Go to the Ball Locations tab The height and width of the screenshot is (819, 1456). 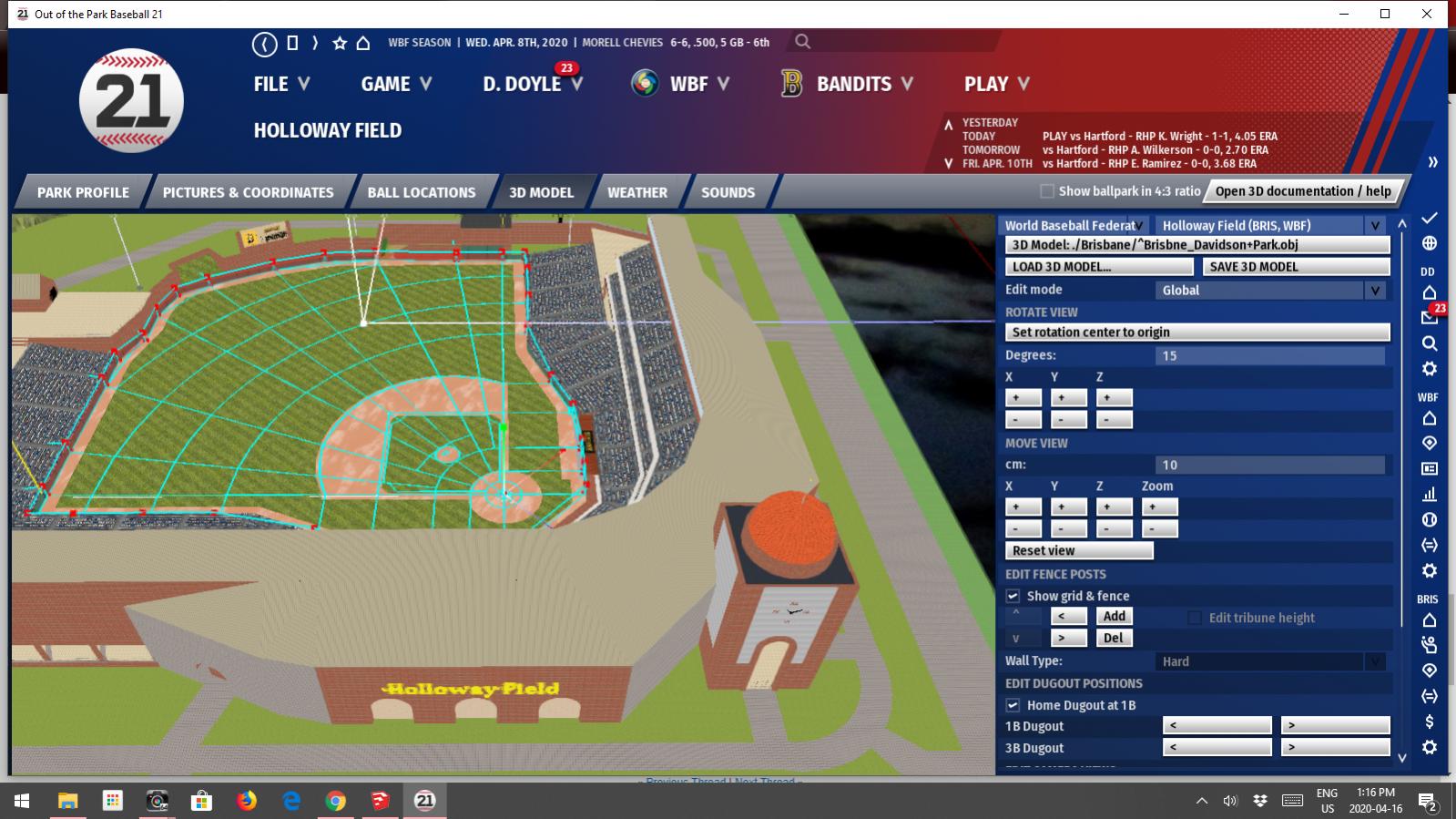[421, 192]
